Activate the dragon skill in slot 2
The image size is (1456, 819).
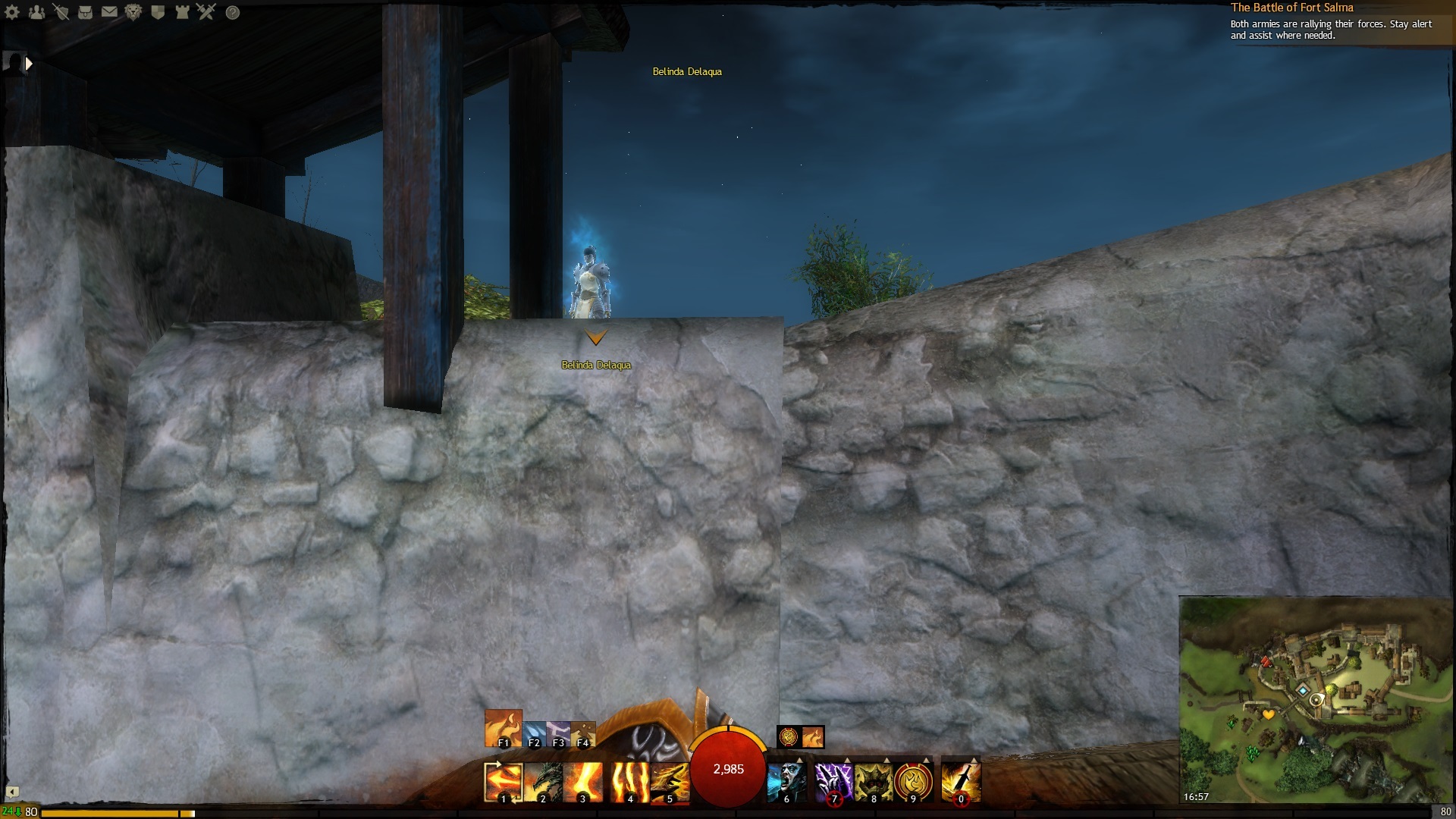coord(543,781)
